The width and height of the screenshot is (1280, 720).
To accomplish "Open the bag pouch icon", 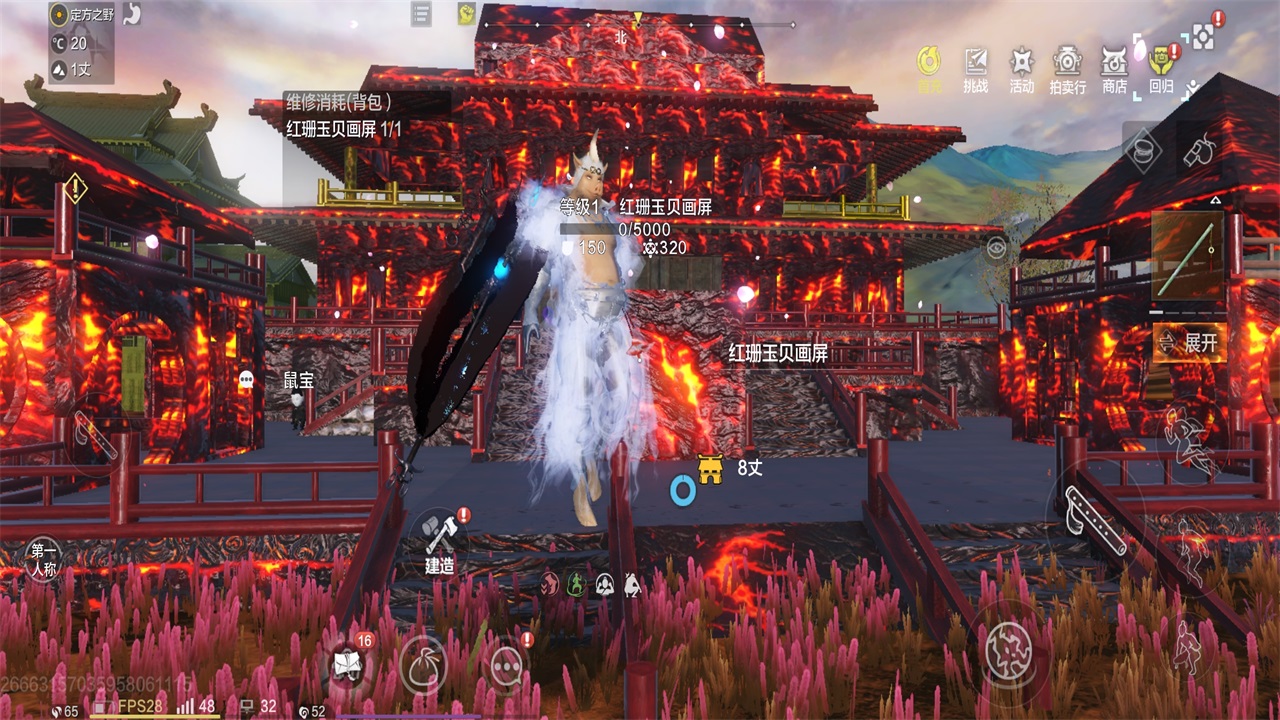I will coord(423,665).
